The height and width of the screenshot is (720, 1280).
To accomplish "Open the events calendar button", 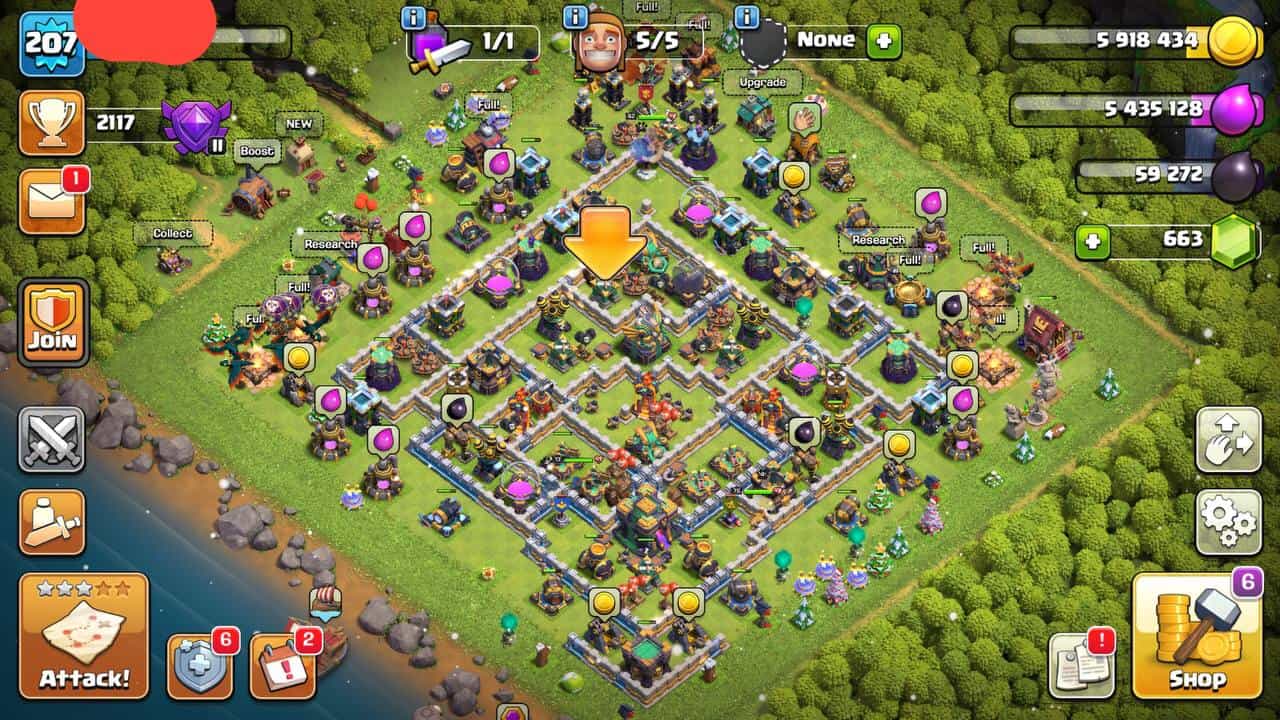I will pos(282,666).
